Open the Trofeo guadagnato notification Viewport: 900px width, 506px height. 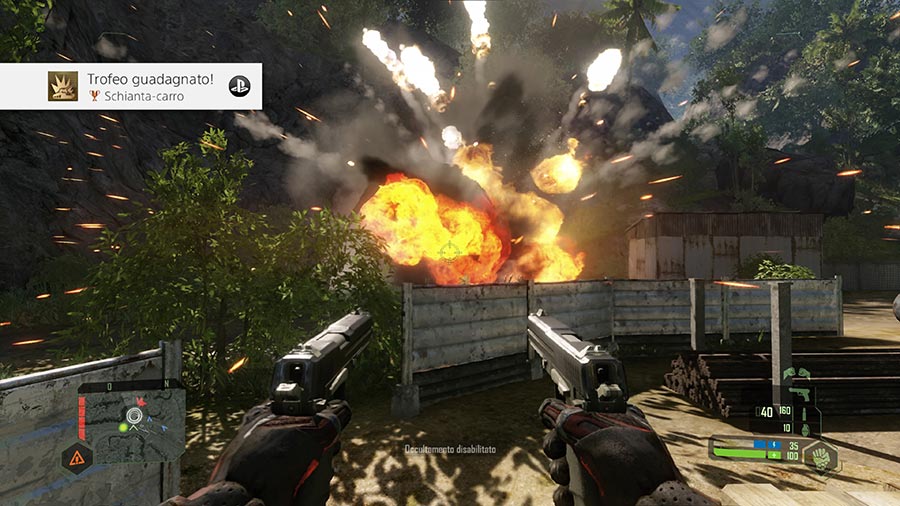coord(131,86)
